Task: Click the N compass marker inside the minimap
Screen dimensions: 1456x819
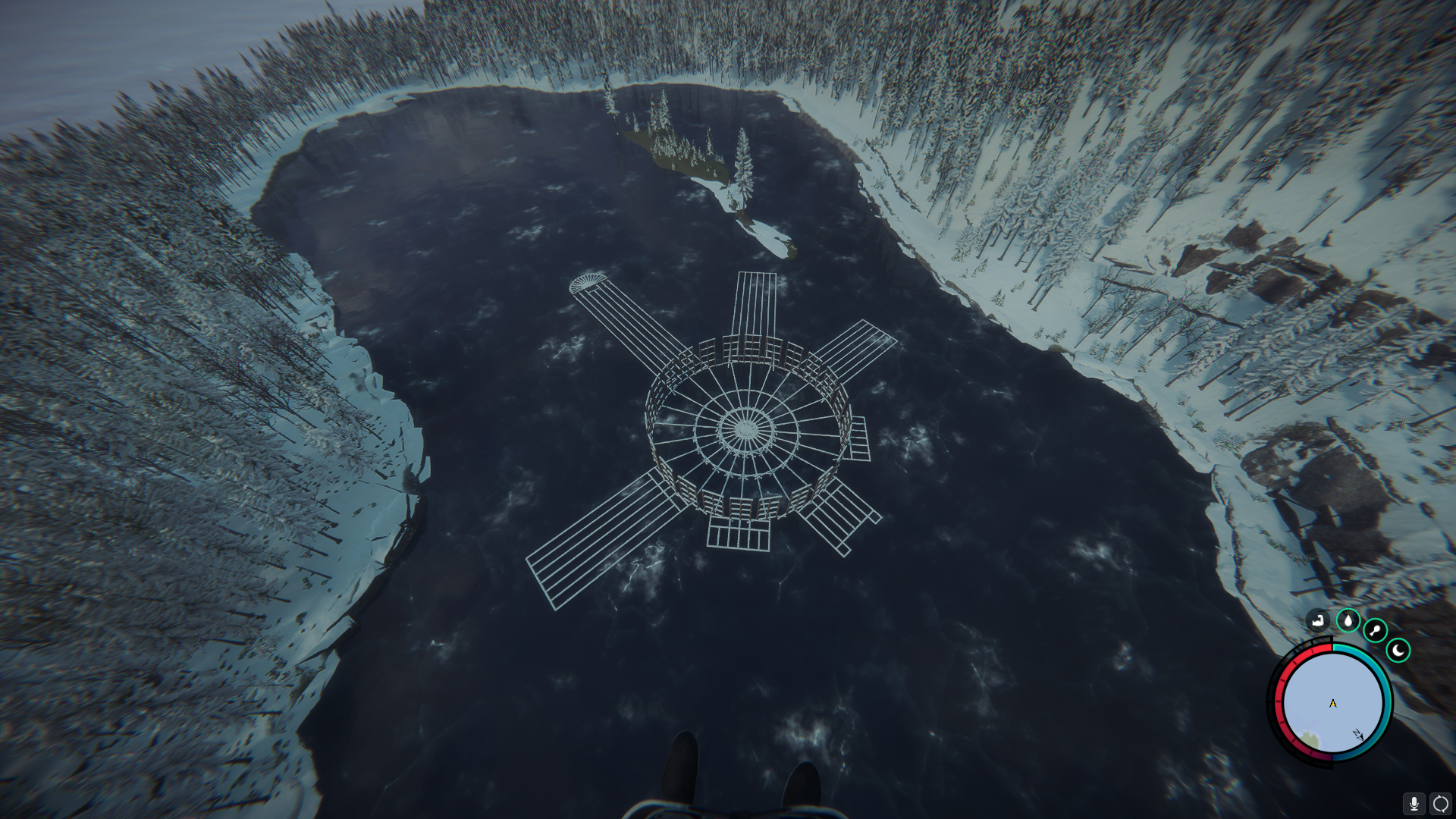Action: 1358,734
